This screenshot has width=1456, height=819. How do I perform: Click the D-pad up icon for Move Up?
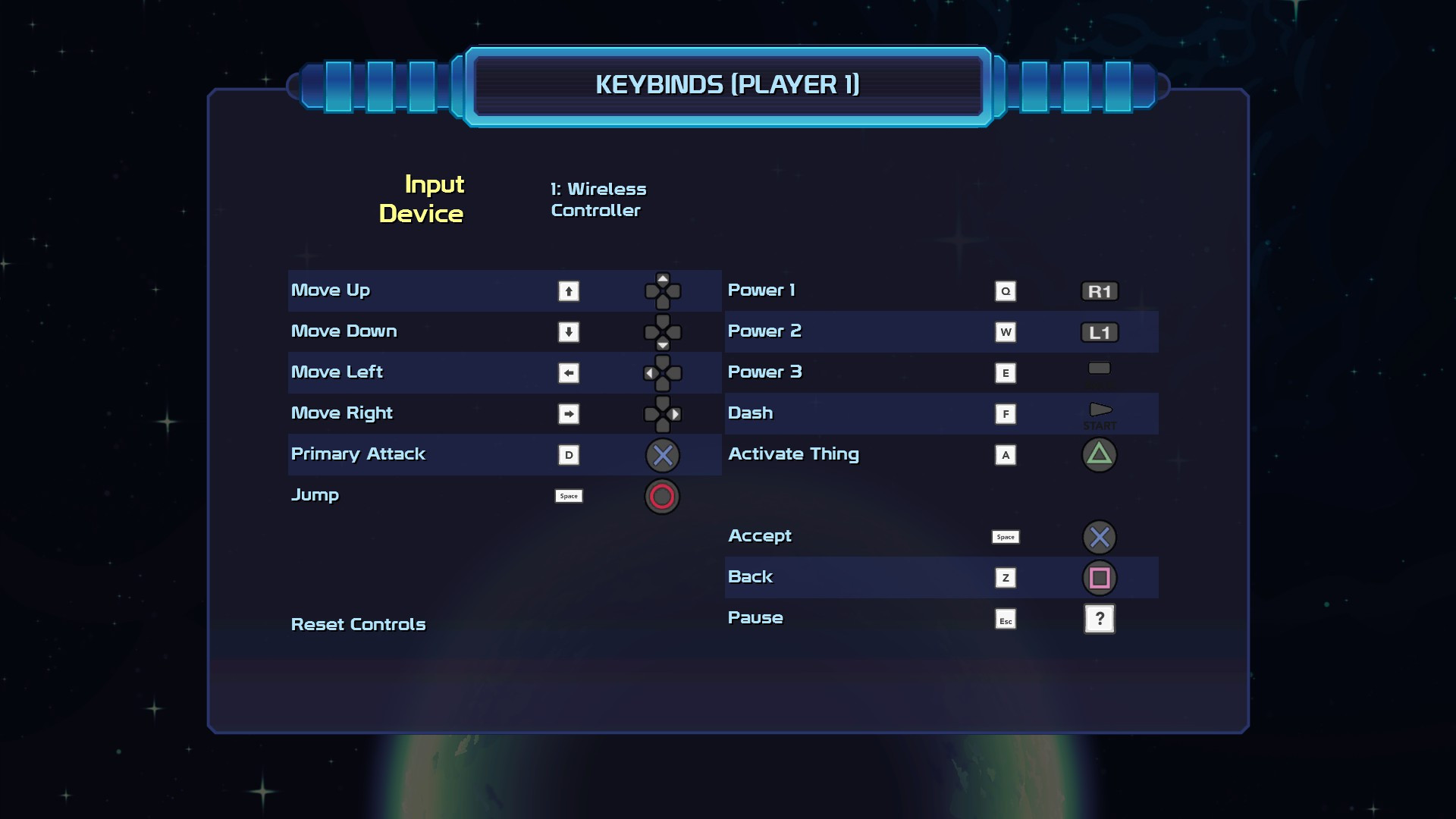[x=664, y=291]
